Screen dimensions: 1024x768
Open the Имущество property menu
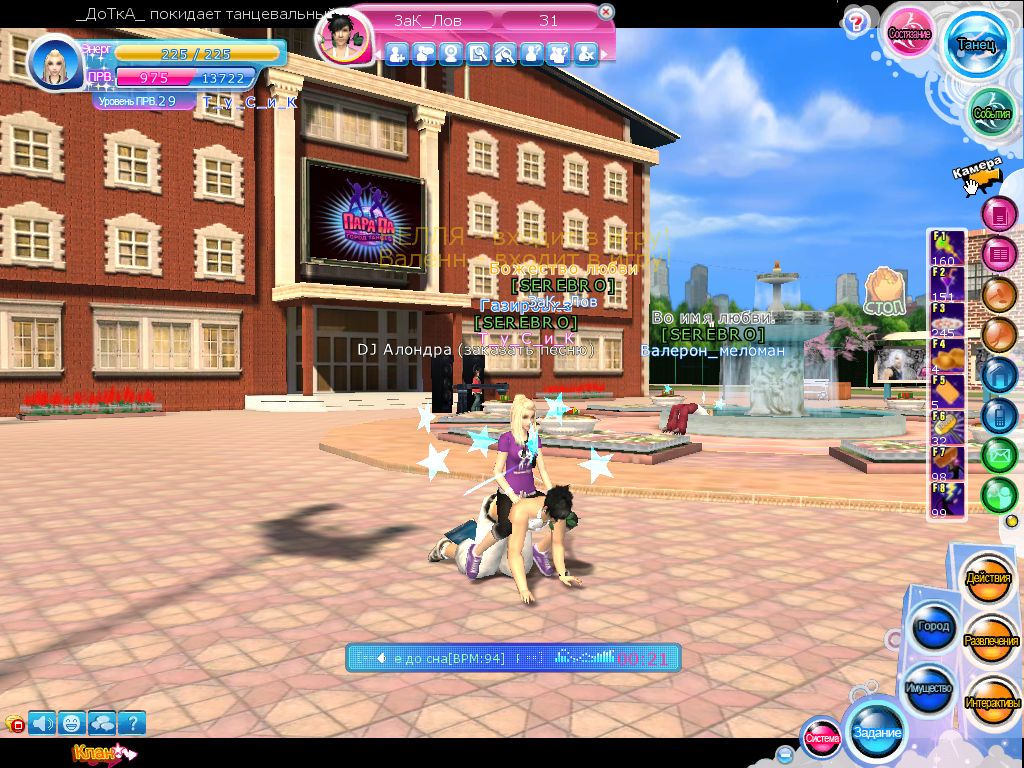tap(928, 689)
